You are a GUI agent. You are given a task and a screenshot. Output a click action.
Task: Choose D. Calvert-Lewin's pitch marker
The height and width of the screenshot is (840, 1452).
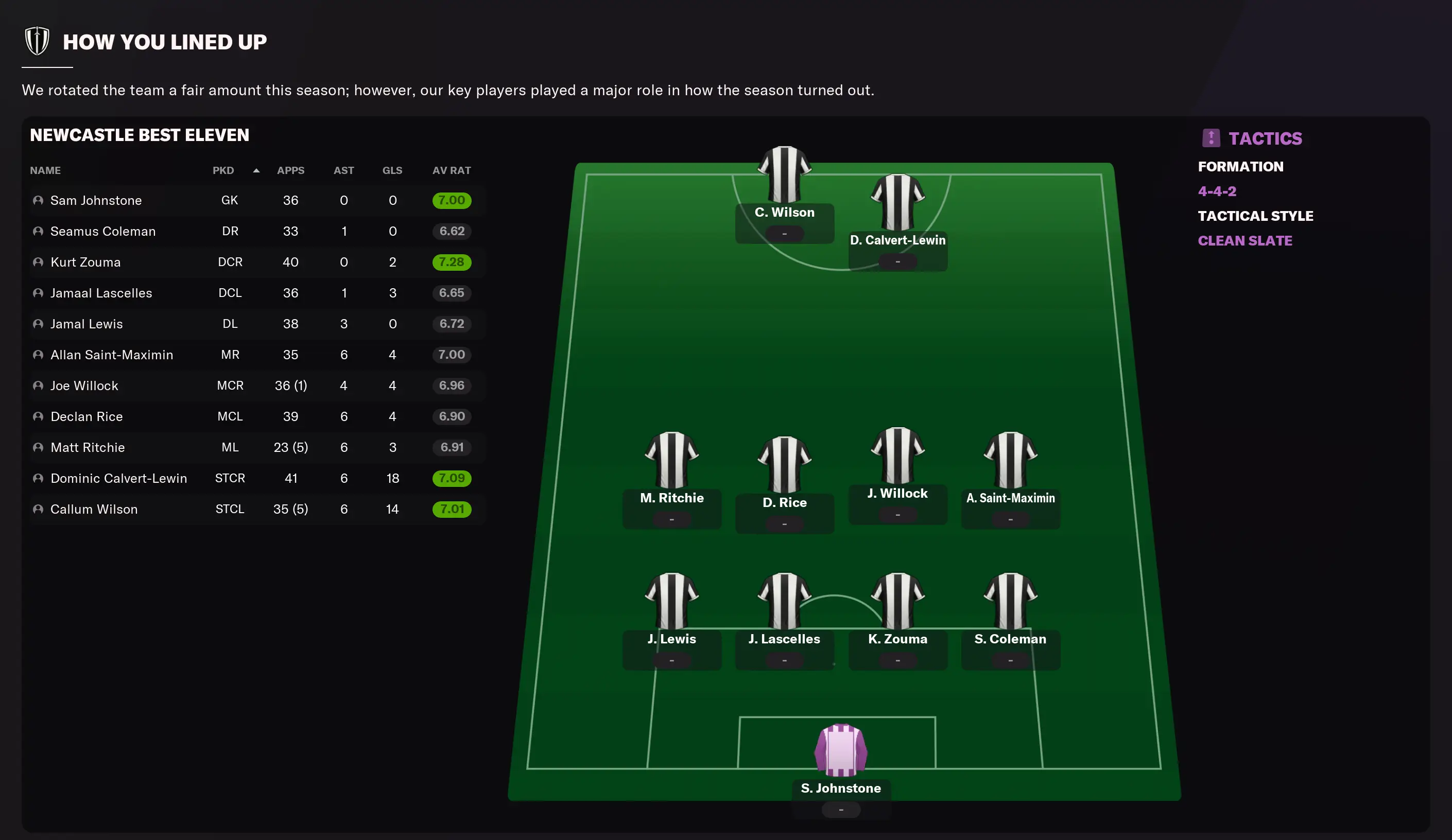point(897,202)
